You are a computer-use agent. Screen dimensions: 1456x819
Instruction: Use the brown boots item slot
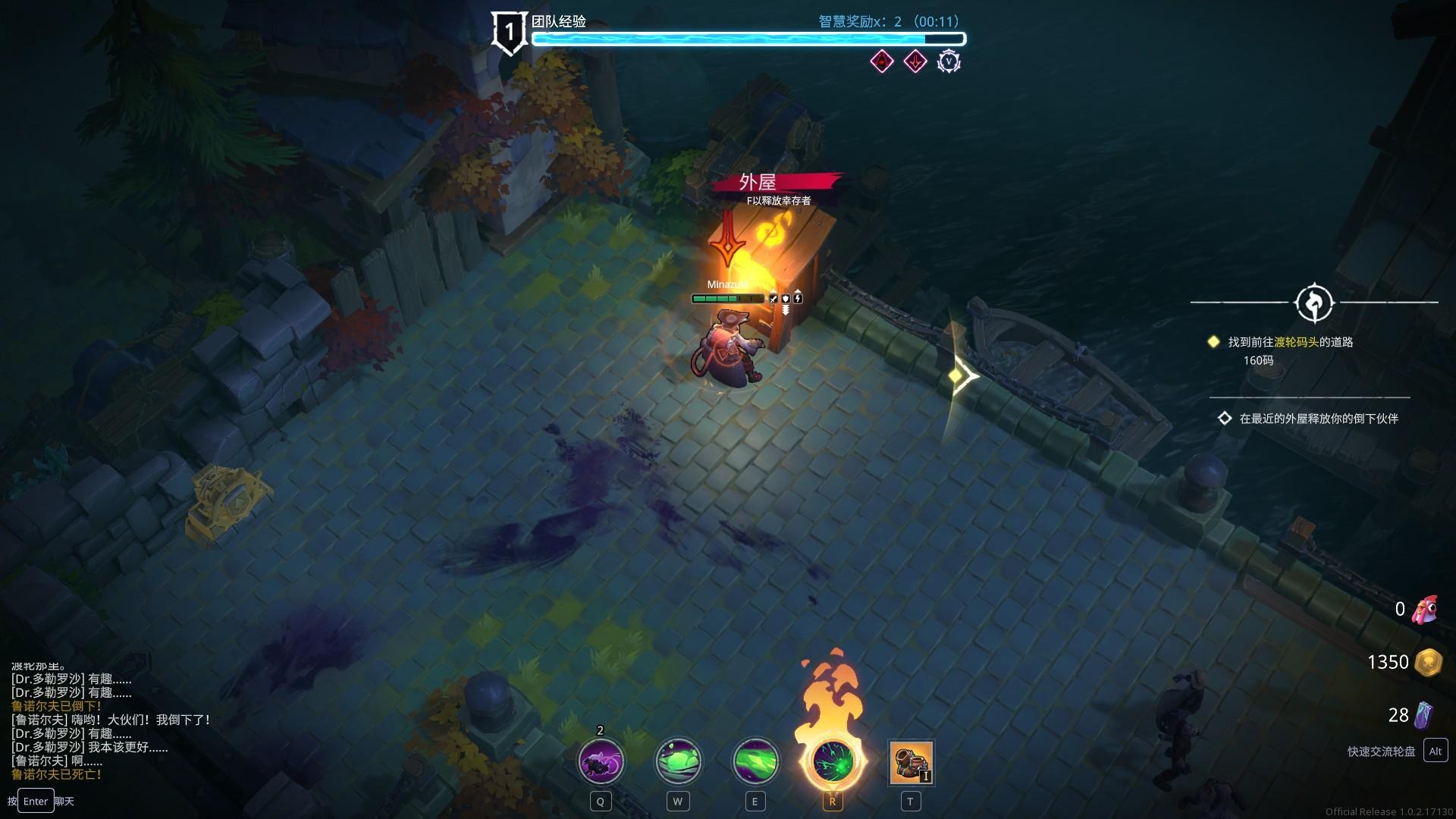pos(910,763)
